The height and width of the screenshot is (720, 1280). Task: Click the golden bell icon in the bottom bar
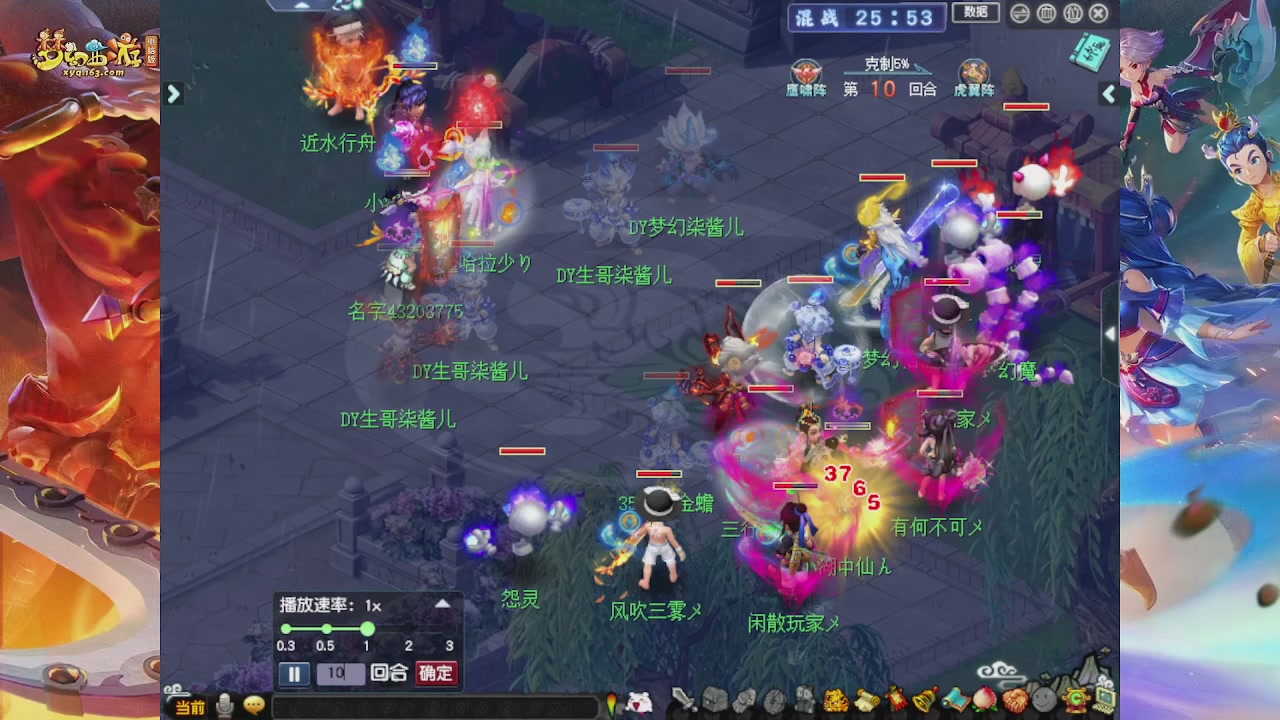coord(922,700)
